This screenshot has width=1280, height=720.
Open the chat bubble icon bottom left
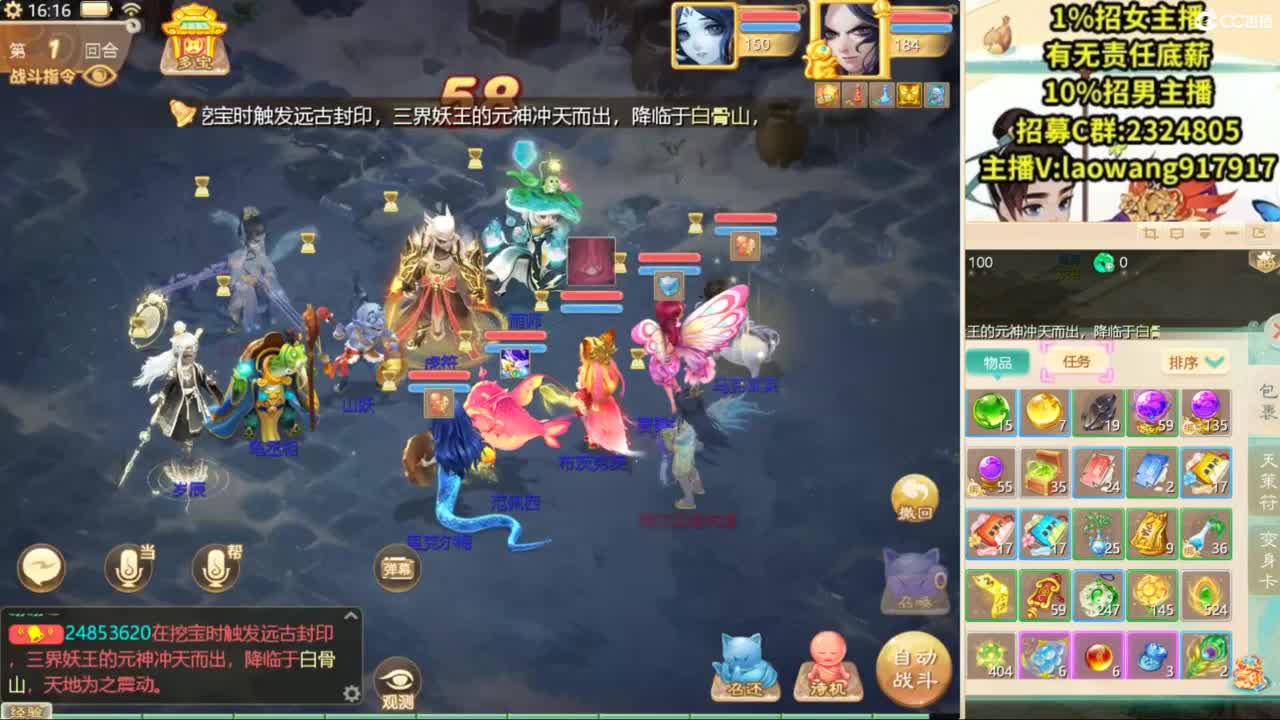(40, 566)
